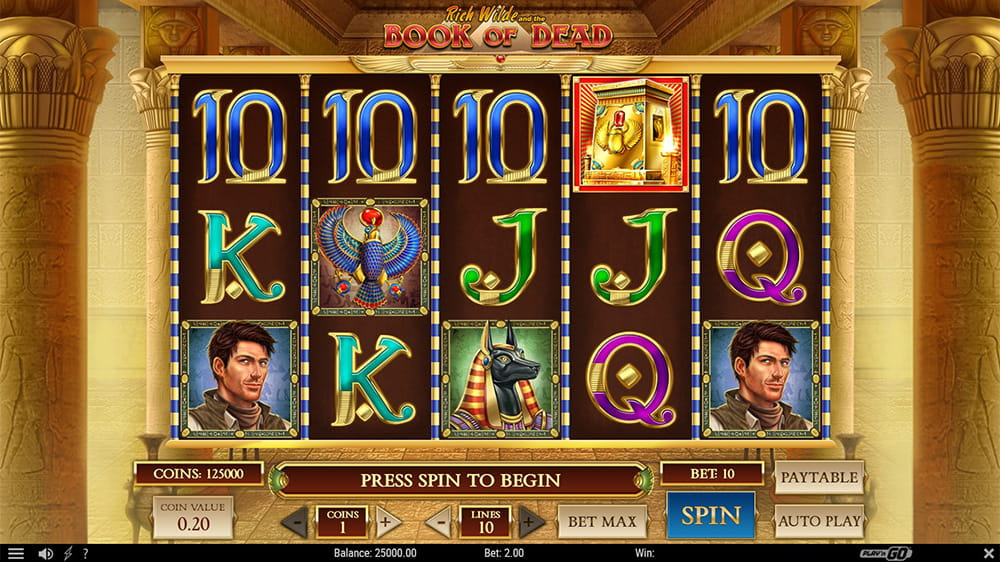Change the coin value setting

click(192, 517)
